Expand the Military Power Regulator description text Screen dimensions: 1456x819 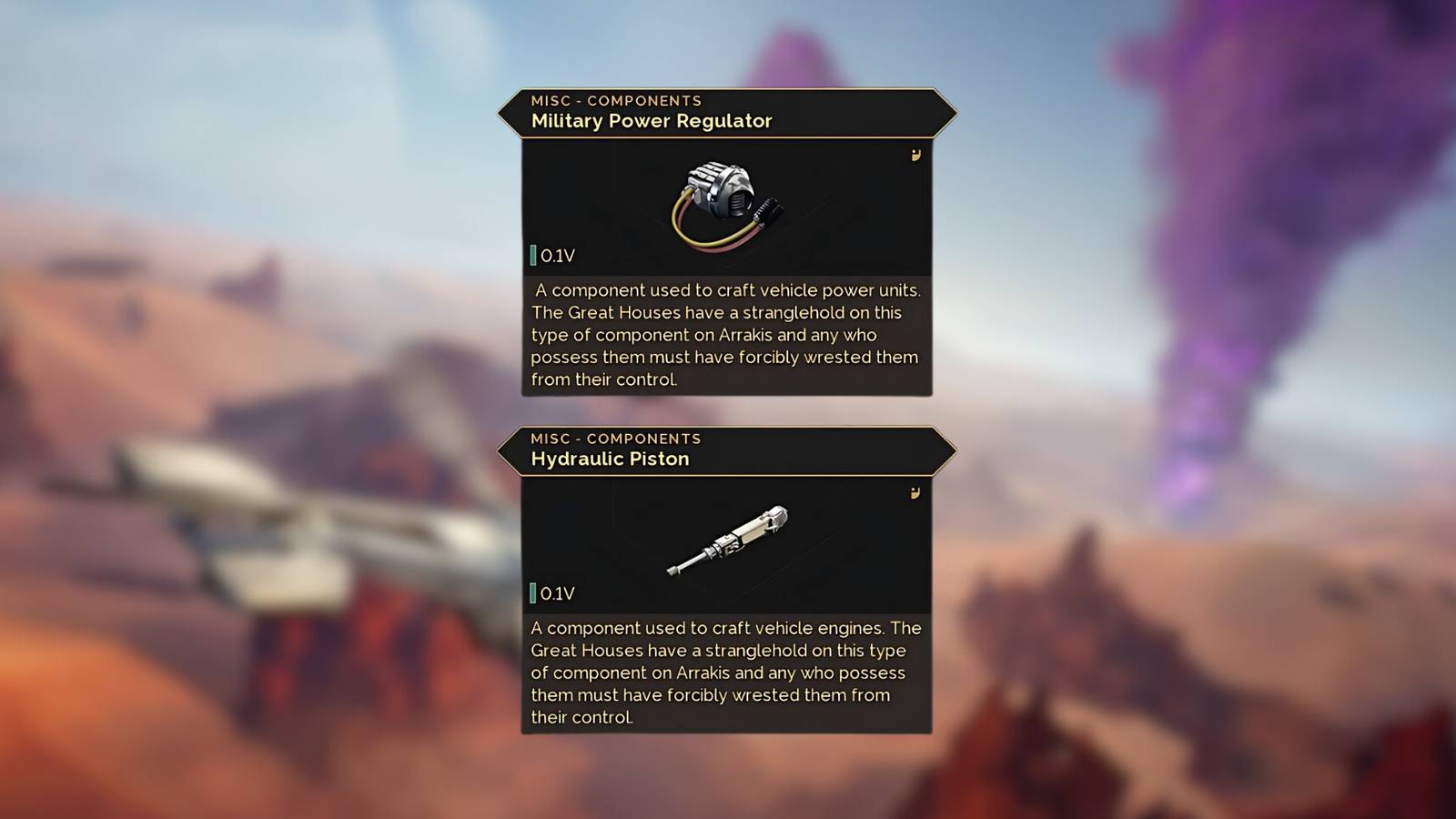[725, 335]
